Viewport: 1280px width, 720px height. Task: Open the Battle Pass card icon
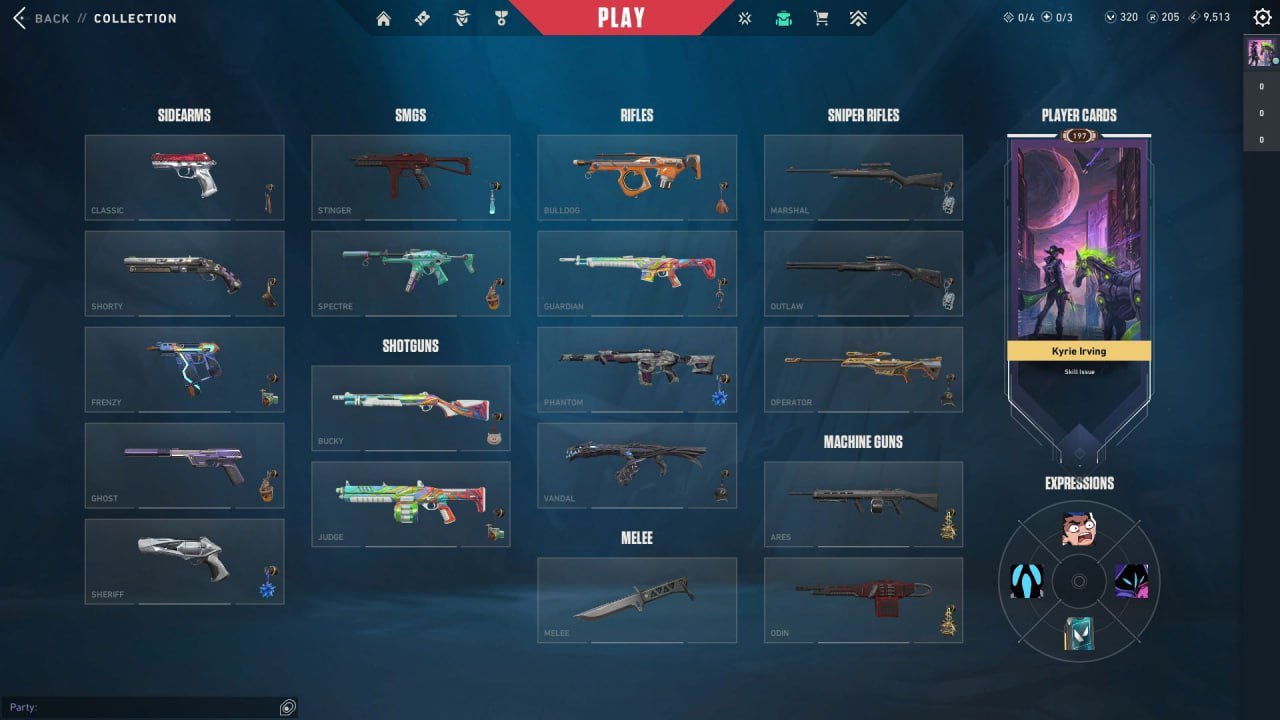422,18
